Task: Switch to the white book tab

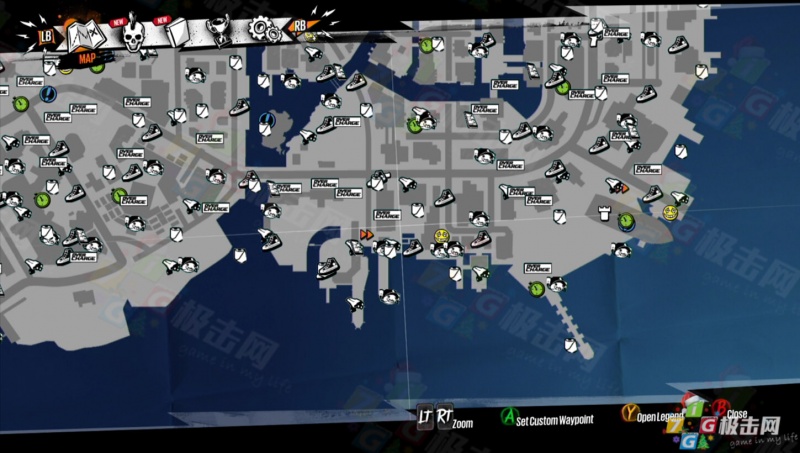Action: click(x=180, y=34)
